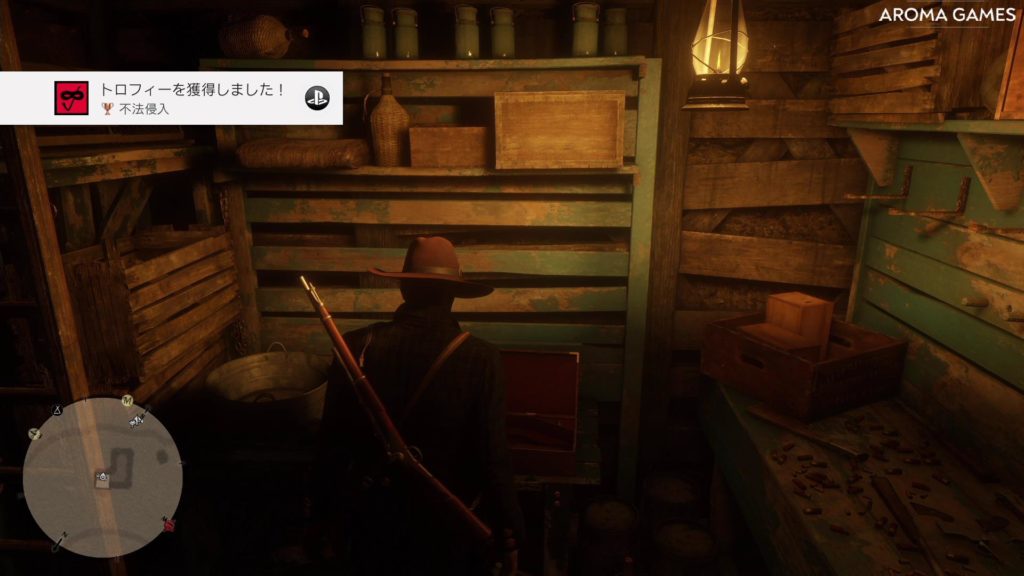Screen dimensions: 1024x576
Task: Select the red marker on minimap edge
Action: pos(169,524)
